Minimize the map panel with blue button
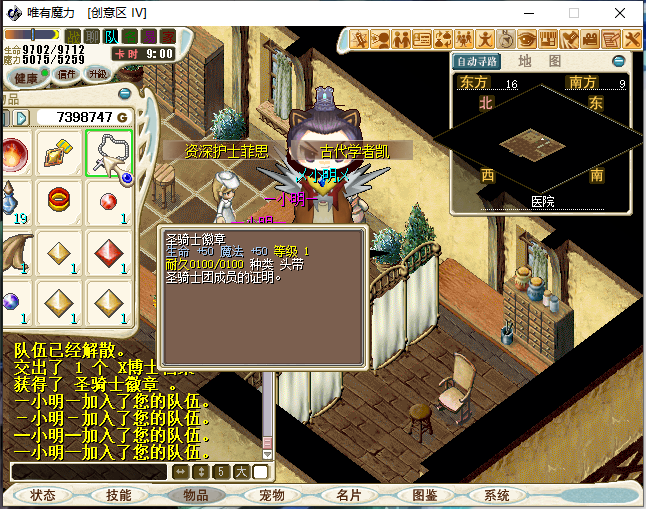Image resolution: width=646 pixels, height=509 pixels. 619,61
